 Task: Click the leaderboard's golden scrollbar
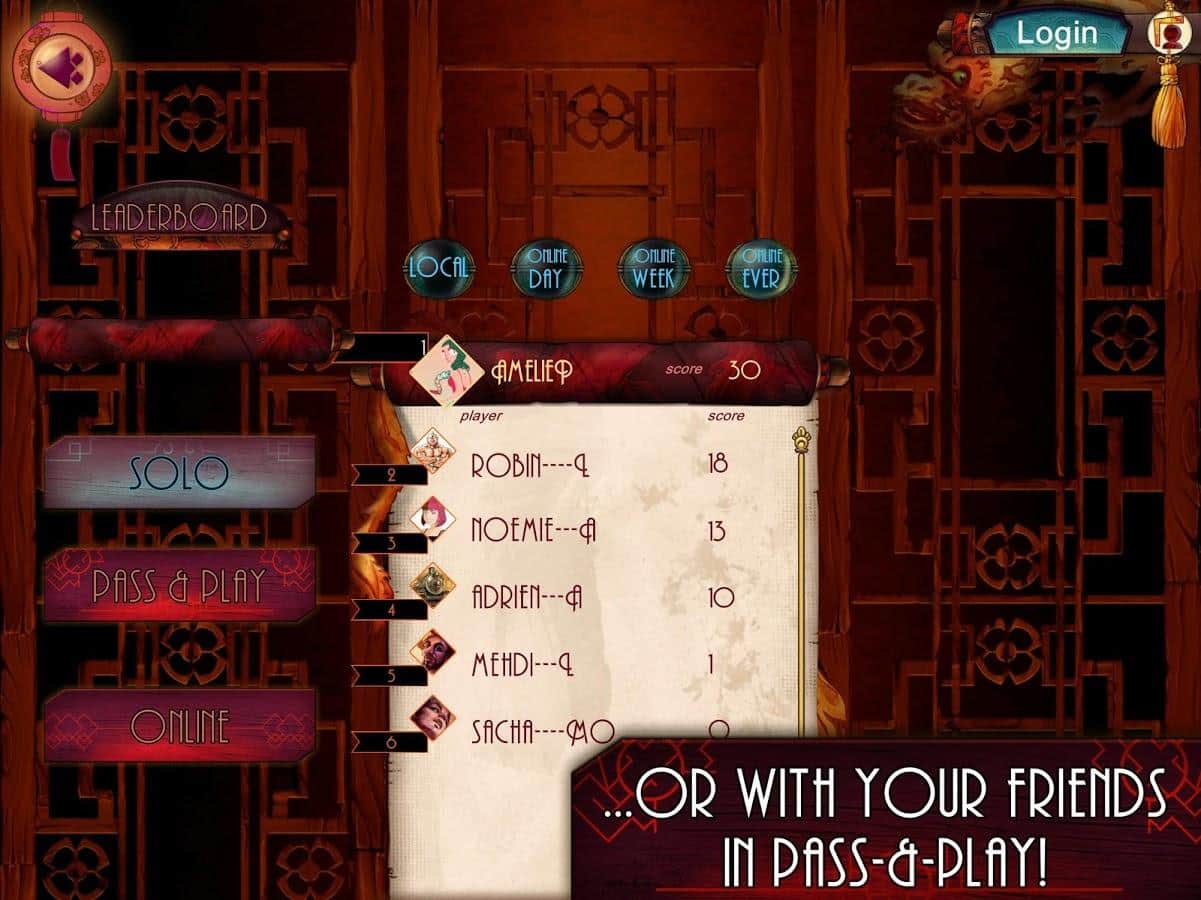pos(802,580)
